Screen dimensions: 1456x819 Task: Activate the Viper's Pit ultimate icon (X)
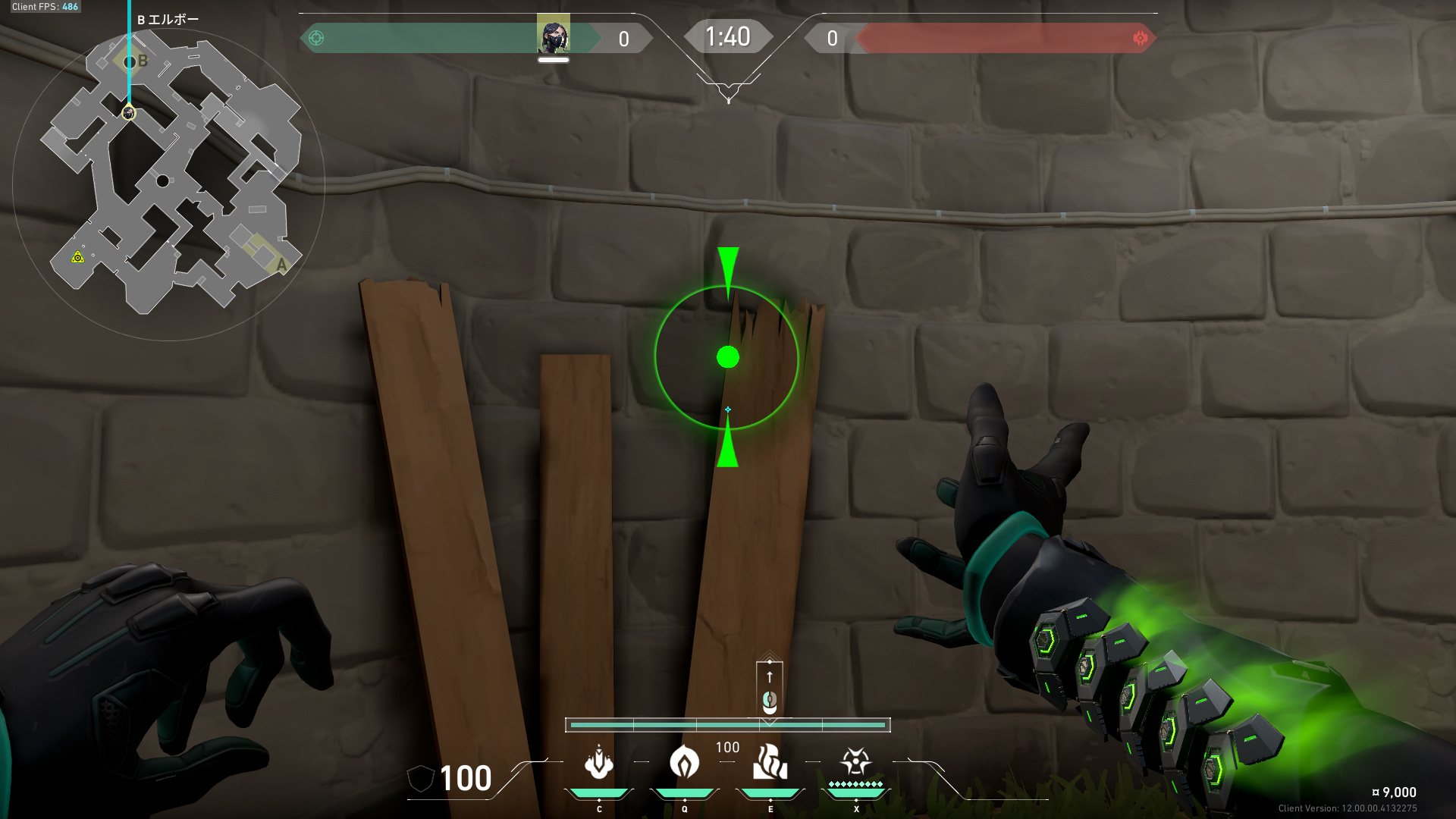(855, 761)
